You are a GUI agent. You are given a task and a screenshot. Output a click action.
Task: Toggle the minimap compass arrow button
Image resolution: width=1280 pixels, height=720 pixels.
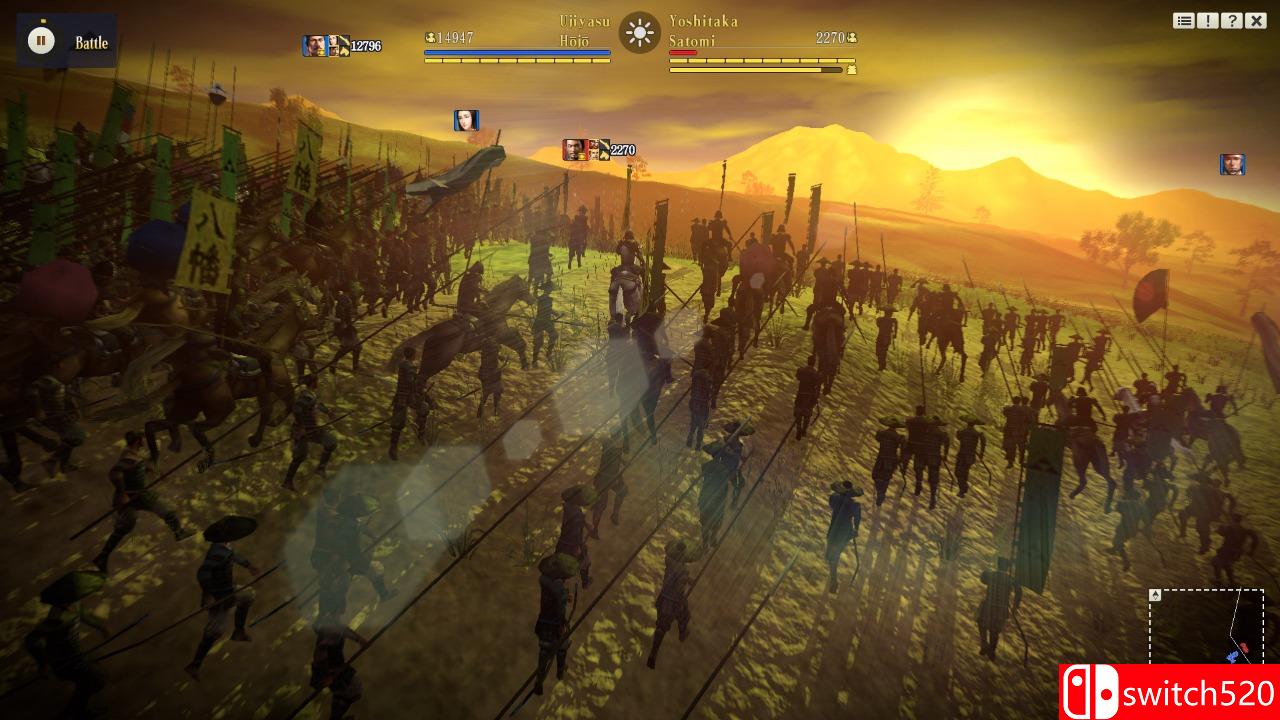(1155, 595)
